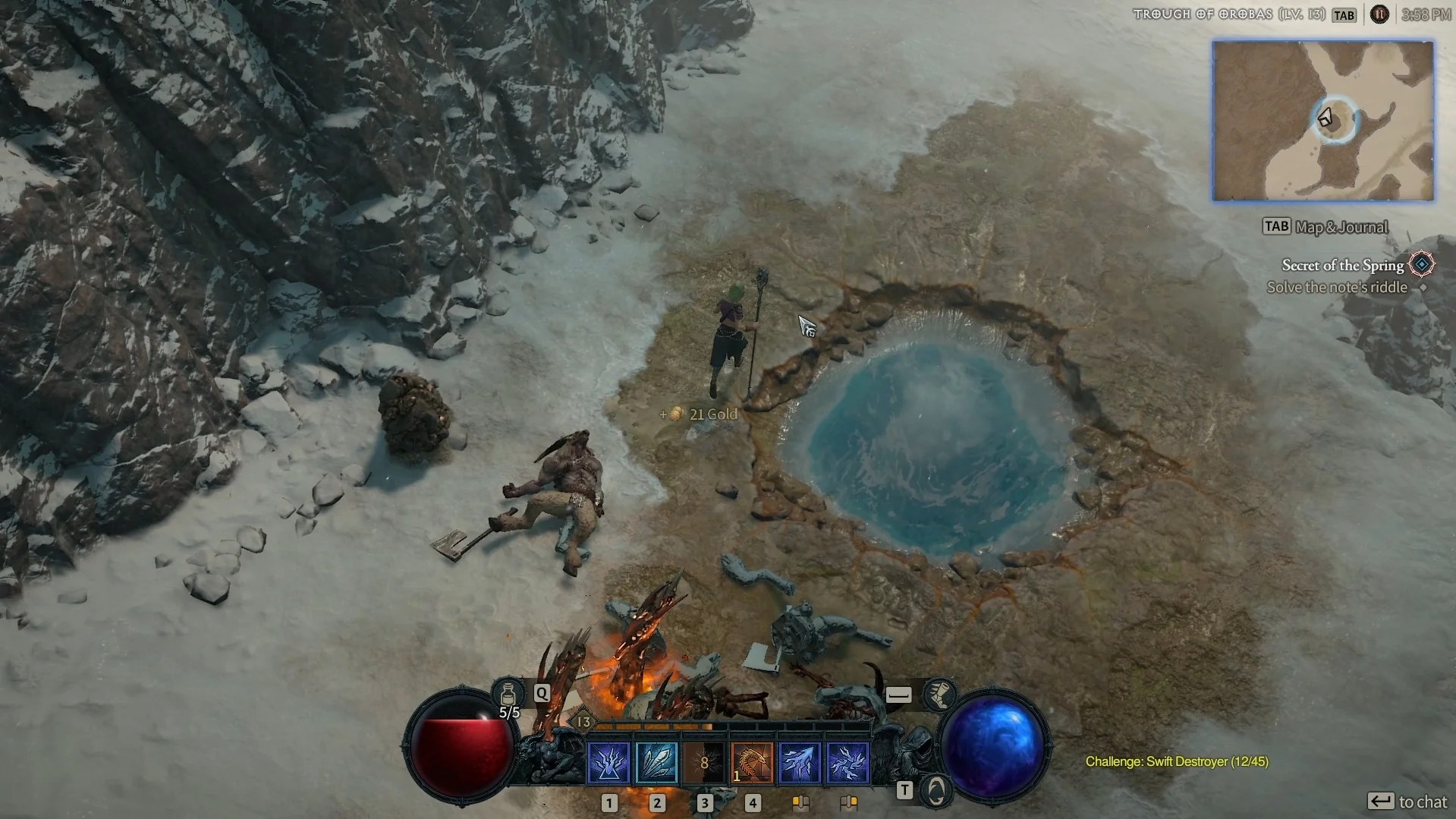The height and width of the screenshot is (819, 1456).
Task: Cast the lightning skill in hotbar slot 1
Action: tap(609, 763)
